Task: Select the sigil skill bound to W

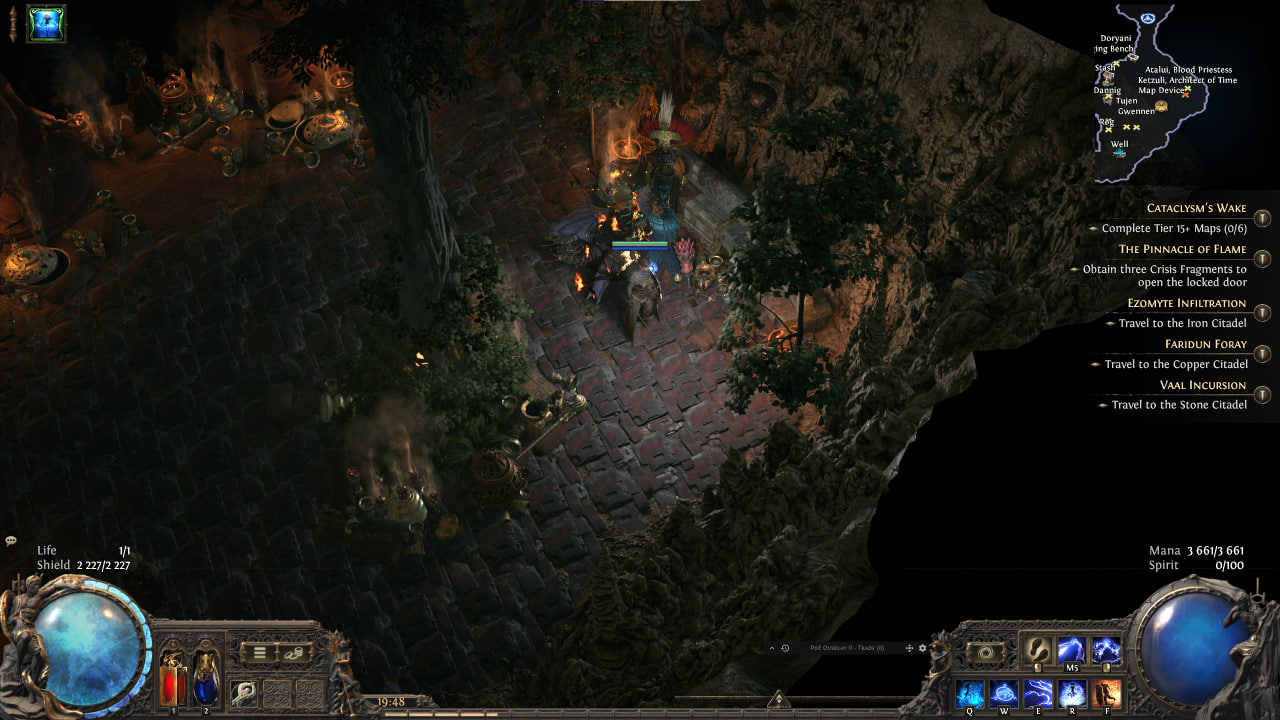Action: coord(1005,693)
